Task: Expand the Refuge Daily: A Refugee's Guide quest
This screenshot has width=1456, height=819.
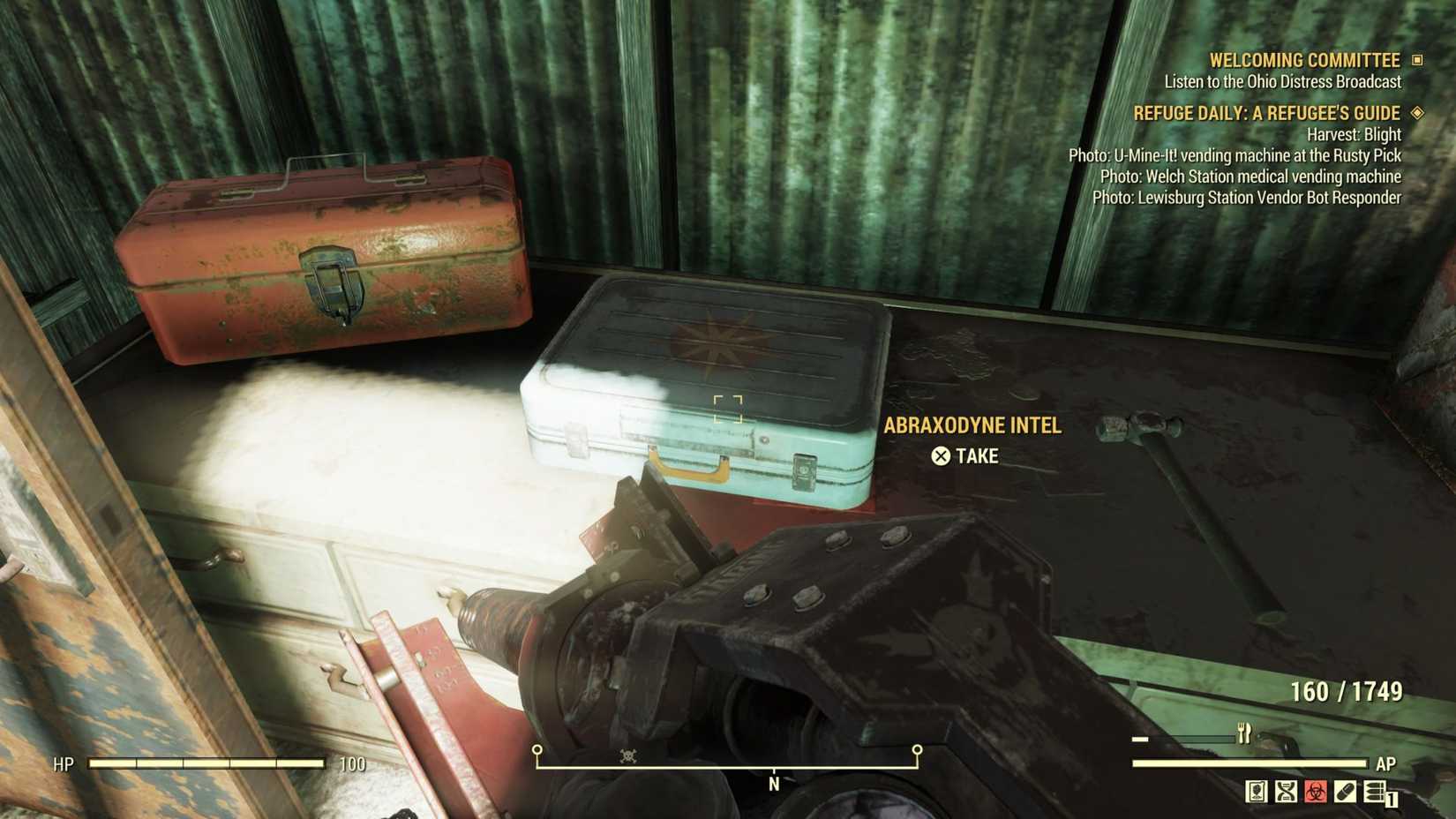Action: 1265,113
